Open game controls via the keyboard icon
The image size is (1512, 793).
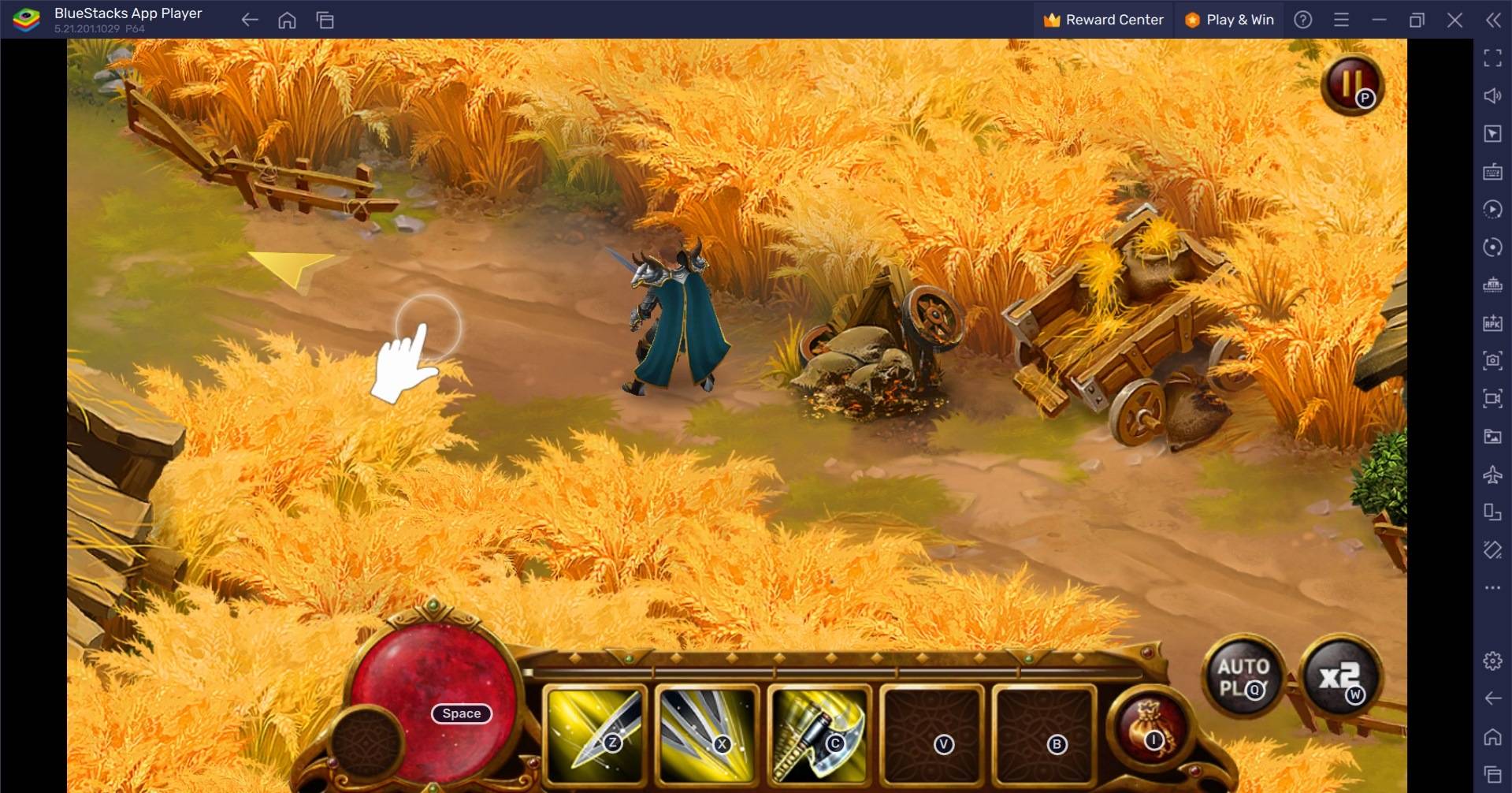1493,172
